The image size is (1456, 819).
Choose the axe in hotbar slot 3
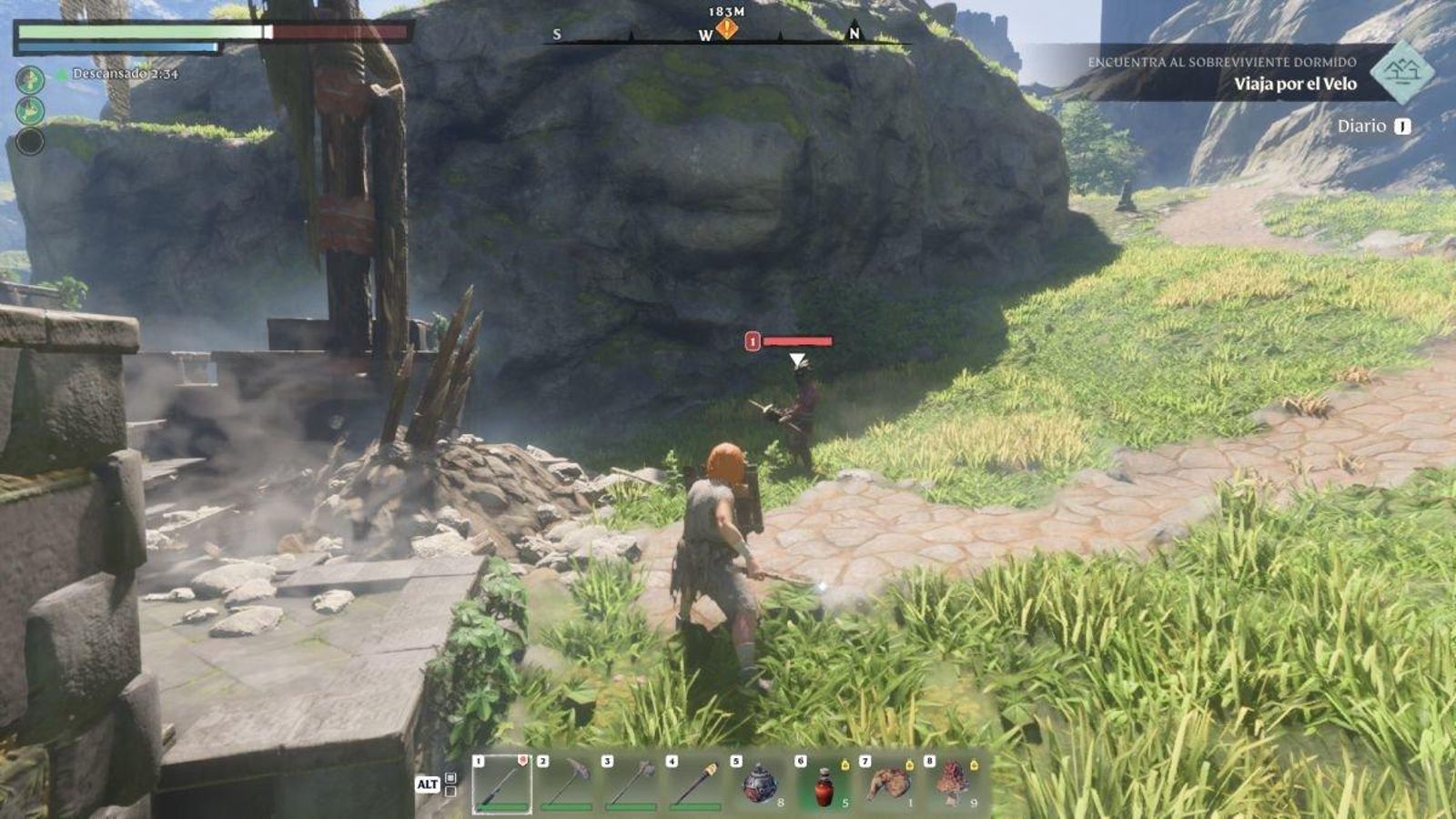coord(631,783)
